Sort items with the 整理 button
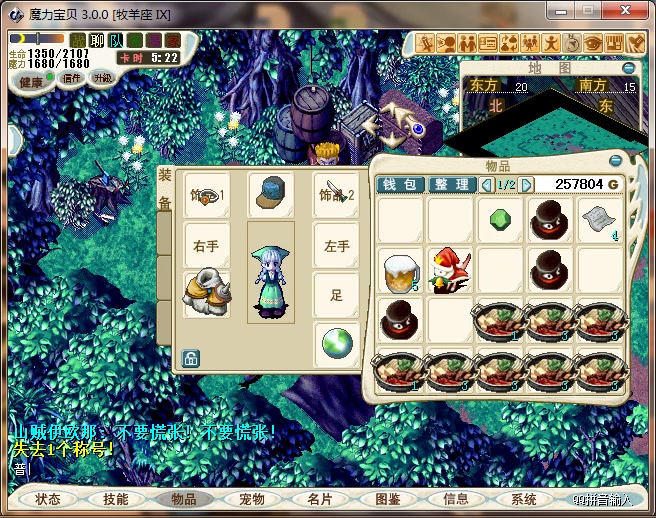The width and height of the screenshot is (656, 518). [x=452, y=185]
